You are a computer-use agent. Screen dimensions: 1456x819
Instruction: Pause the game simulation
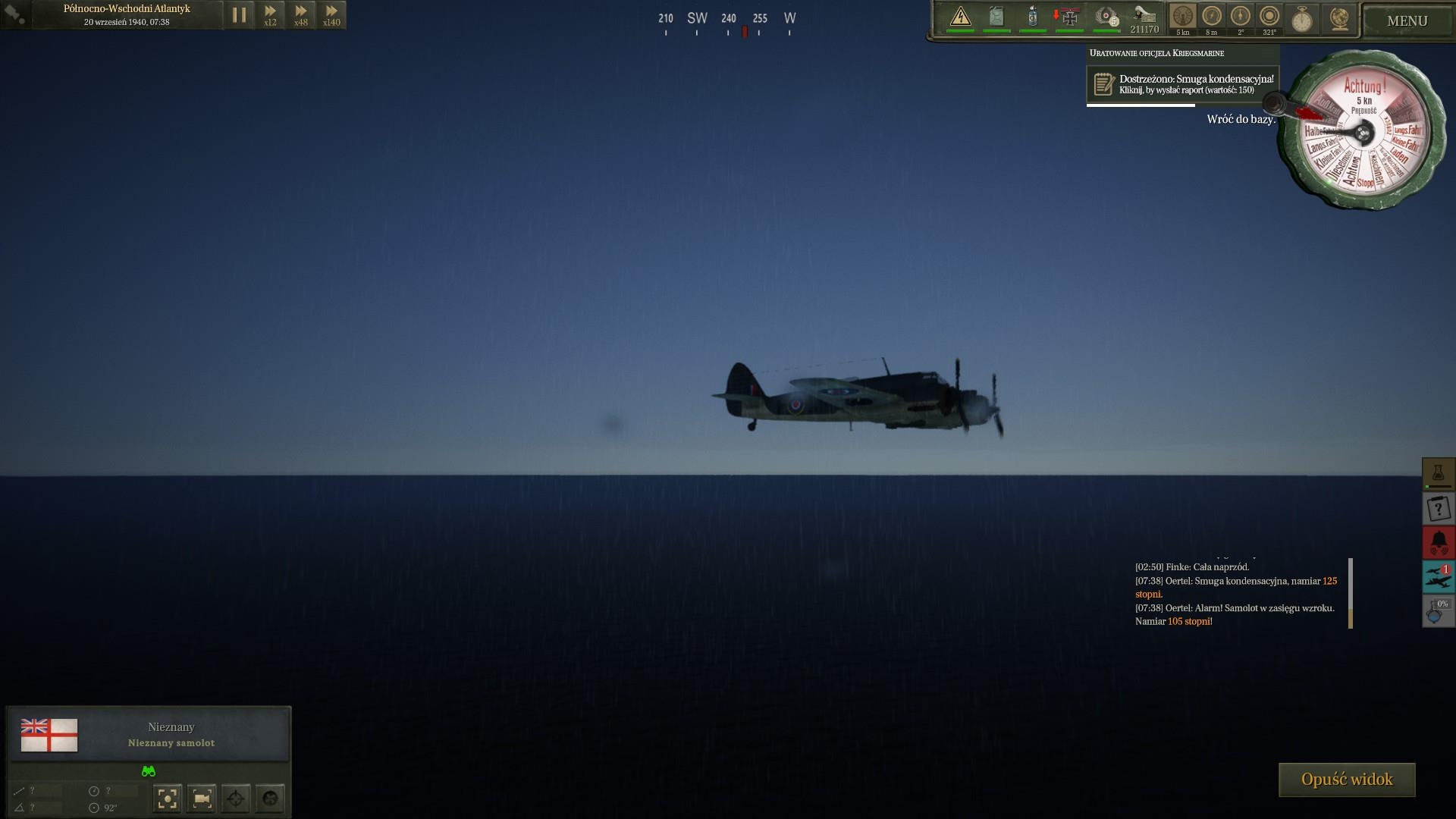tap(239, 15)
